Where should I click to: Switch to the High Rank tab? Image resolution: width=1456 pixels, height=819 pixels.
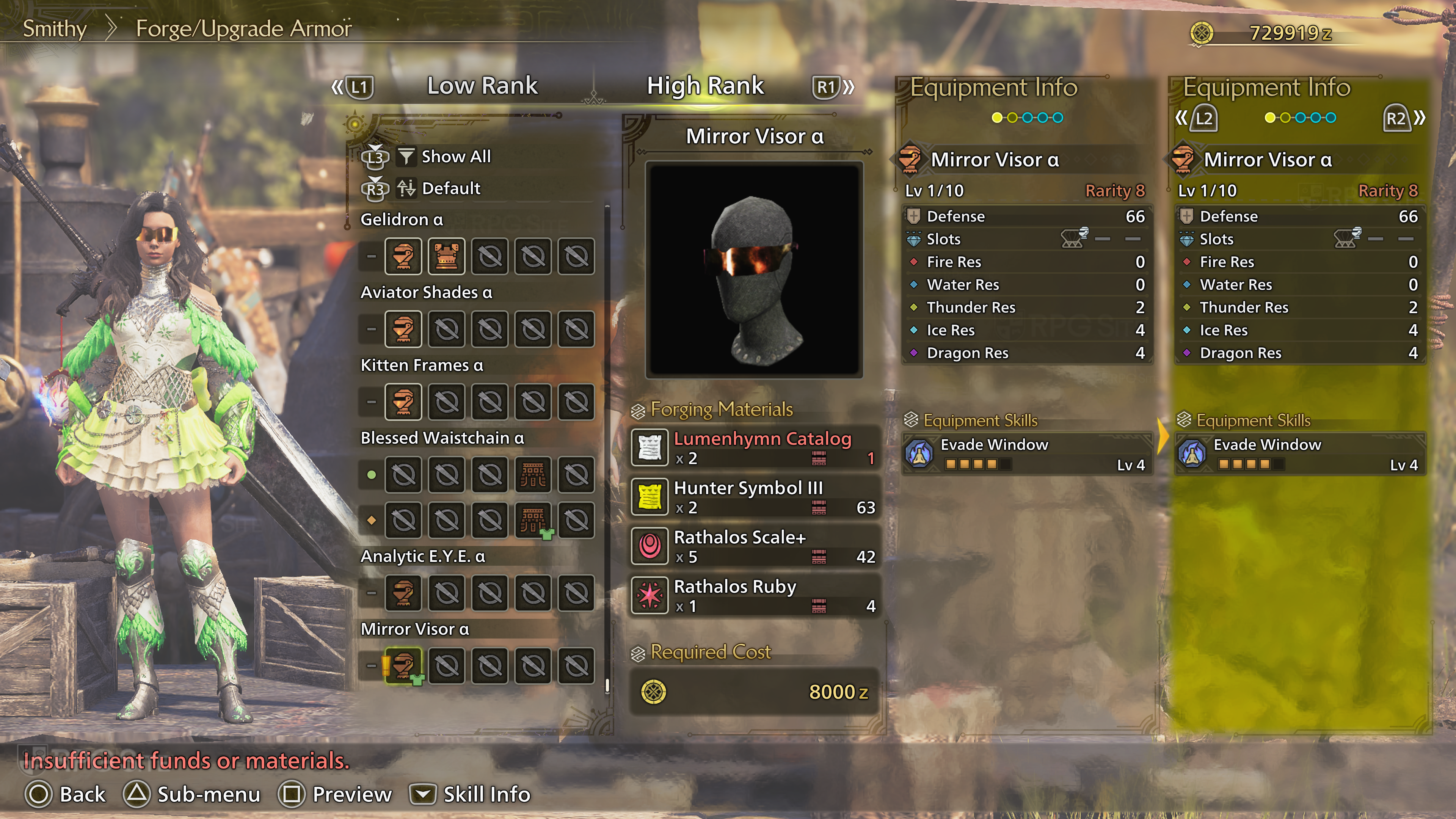[x=705, y=86]
